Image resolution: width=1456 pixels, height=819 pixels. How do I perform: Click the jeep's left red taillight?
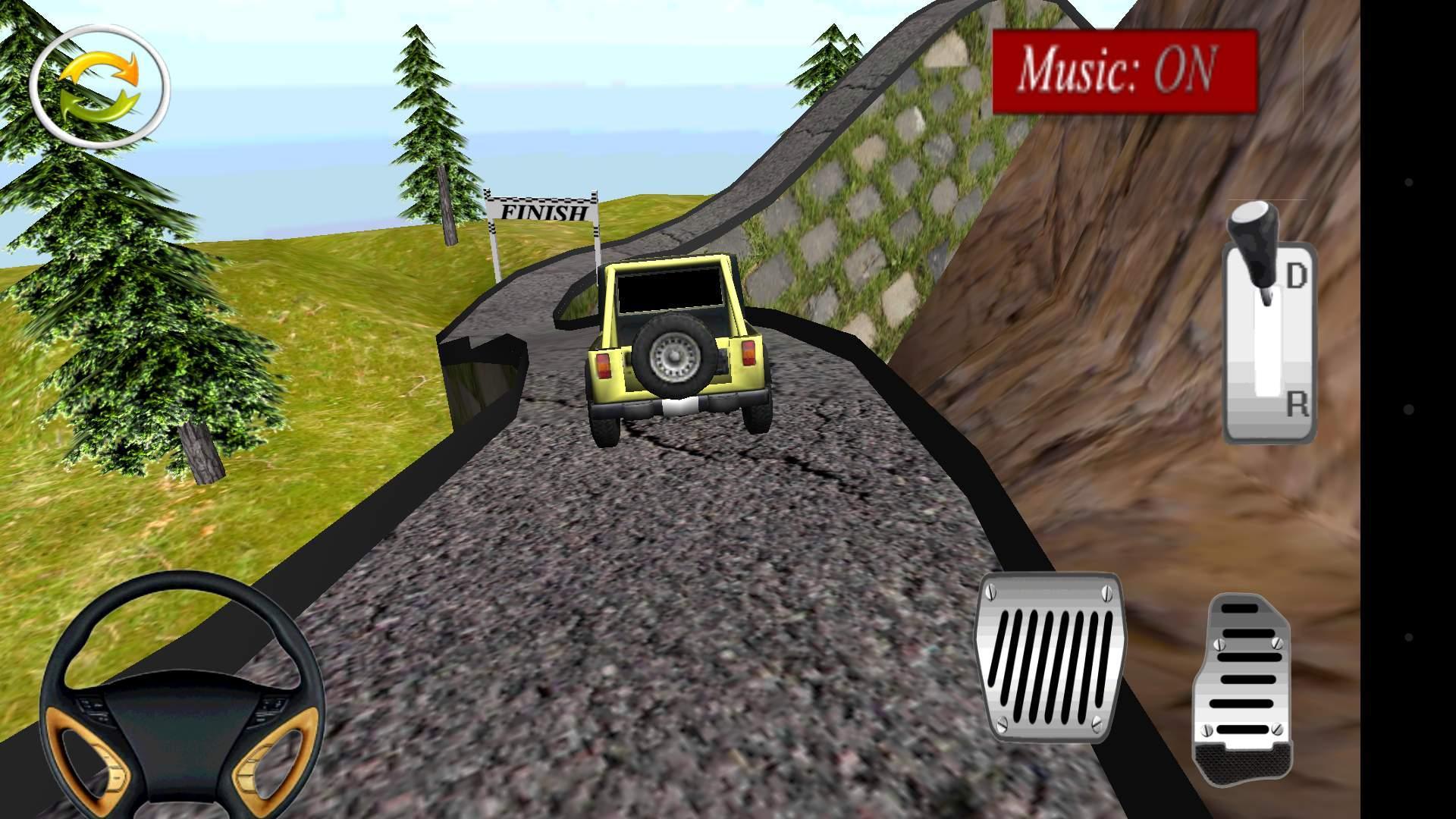[x=604, y=366]
